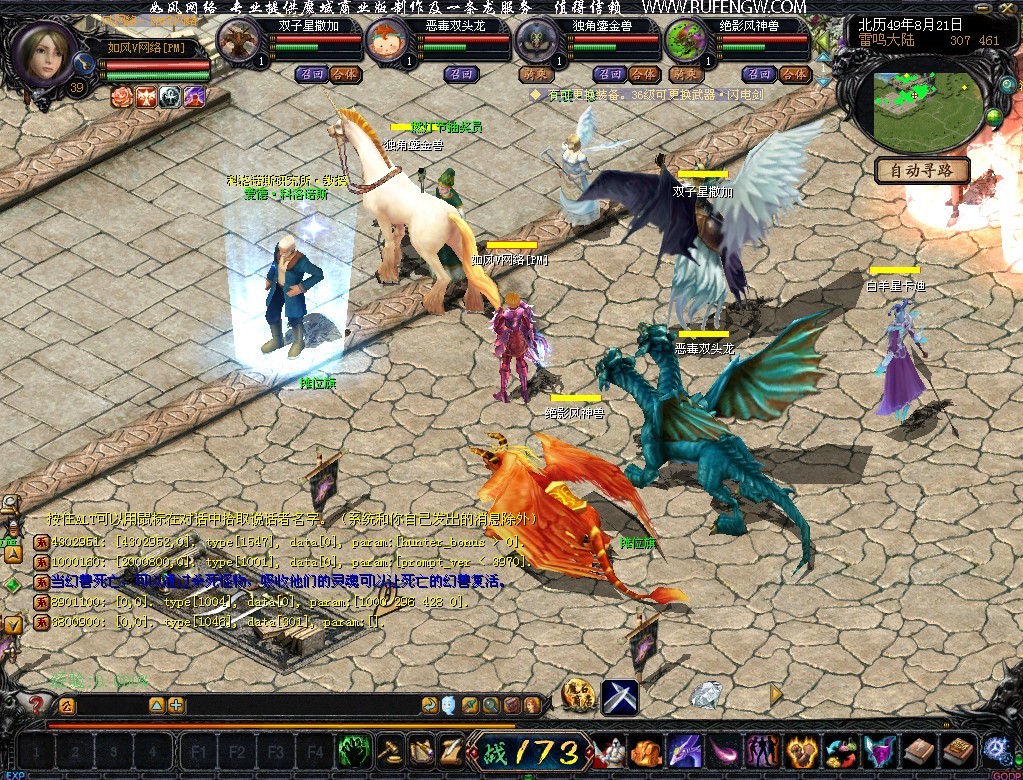Open the golden book icon
Screen dimensions: 1023x780
957,750
